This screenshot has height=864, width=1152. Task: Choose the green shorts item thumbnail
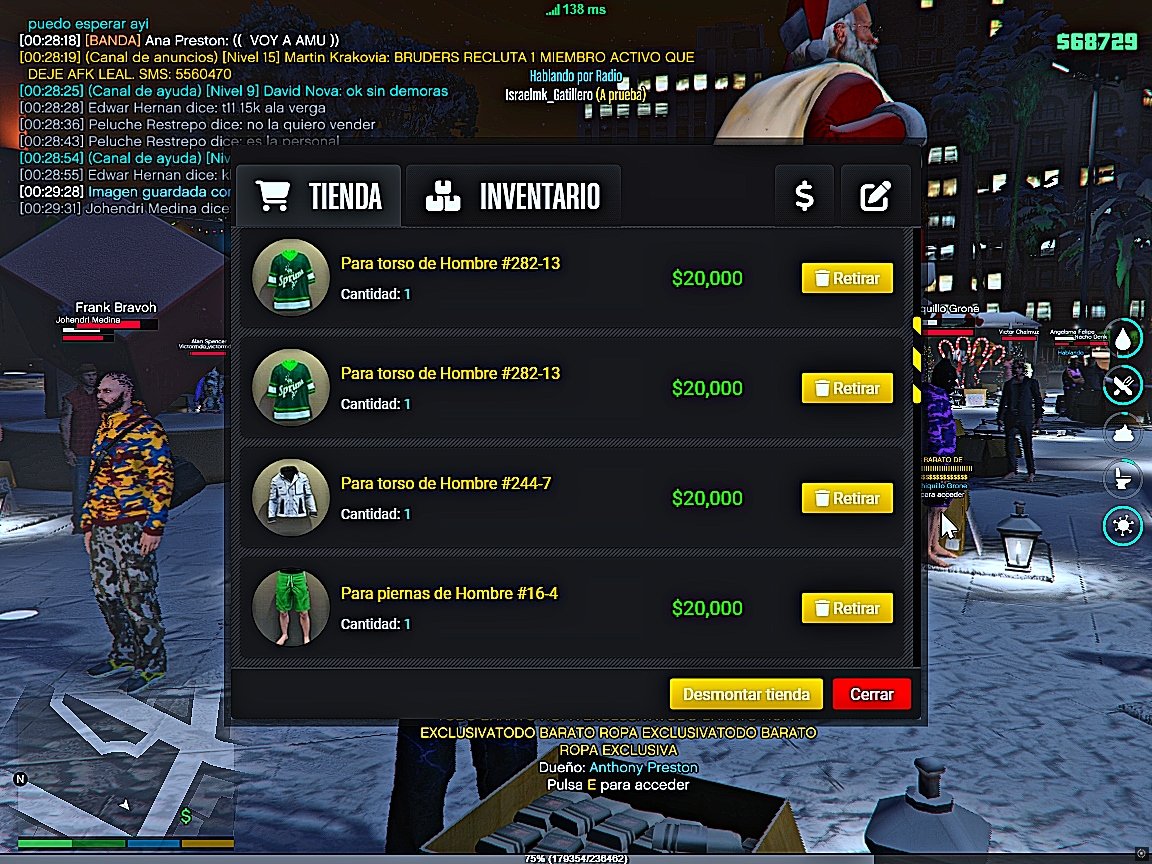tap(291, 608)
